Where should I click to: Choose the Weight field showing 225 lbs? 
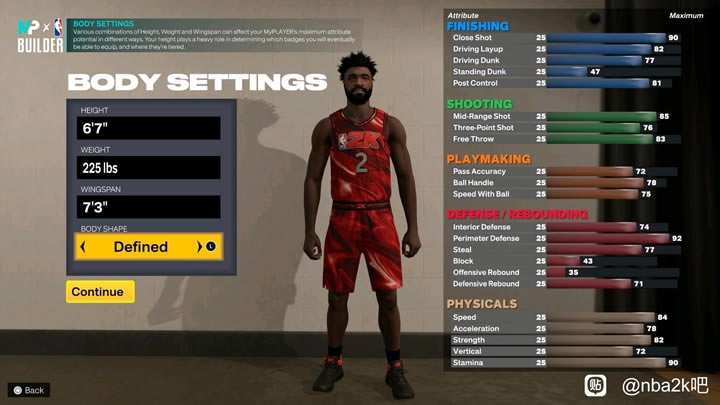tap(149, 168)
